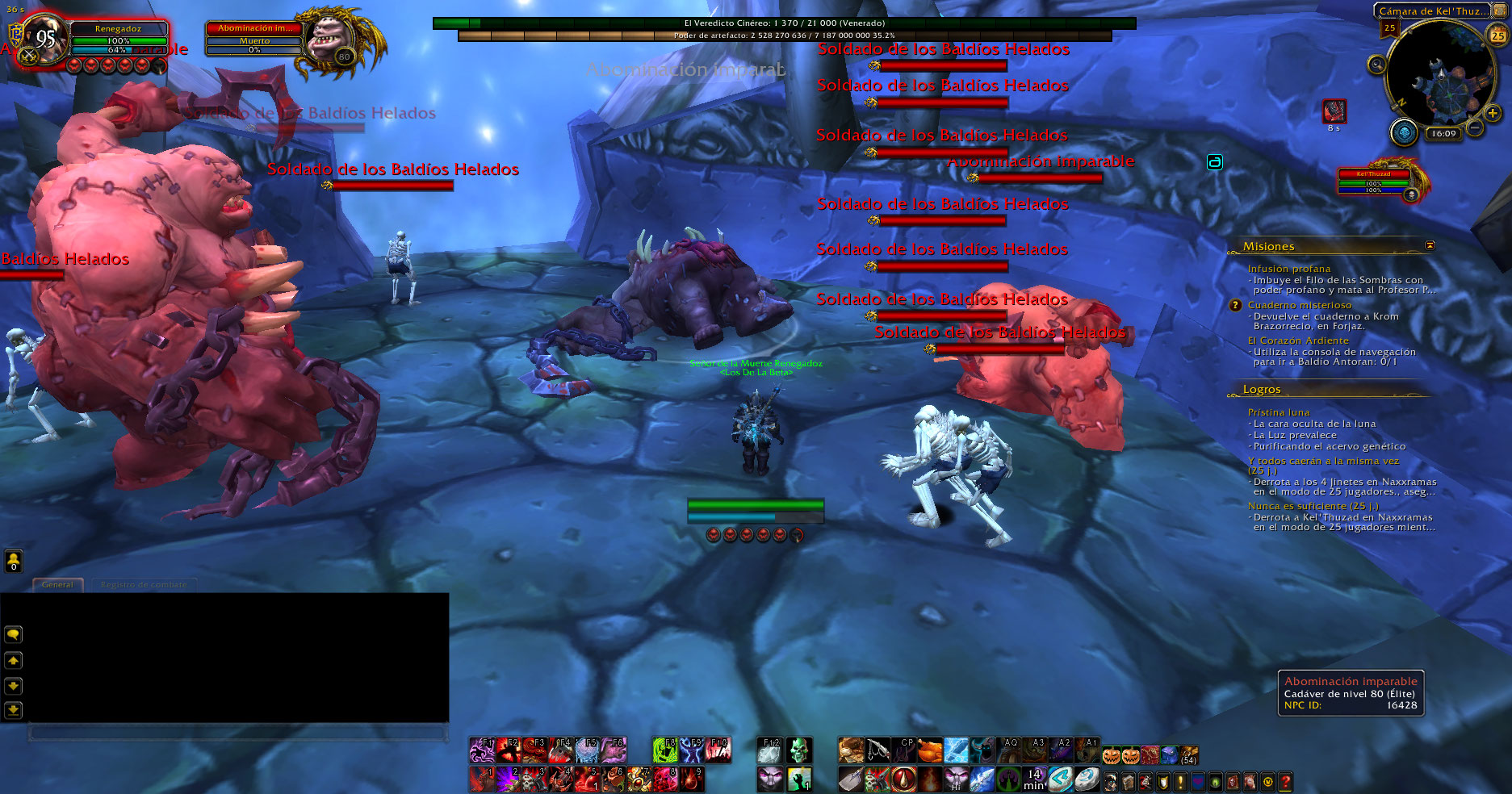
Task: Open the red question mark help button
Action: point(1285,781)
